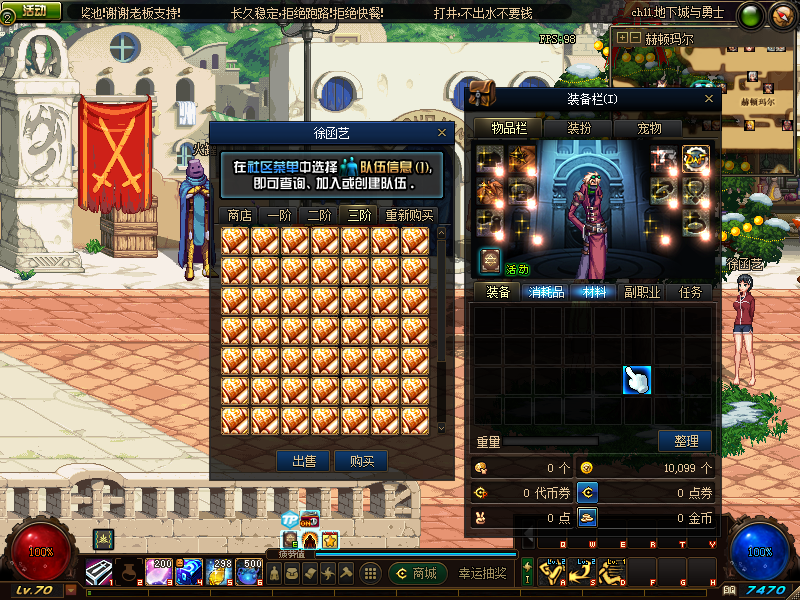Show the 任务 quest items tab
Viewport: 800px width, 600px height.
point(690,292)
